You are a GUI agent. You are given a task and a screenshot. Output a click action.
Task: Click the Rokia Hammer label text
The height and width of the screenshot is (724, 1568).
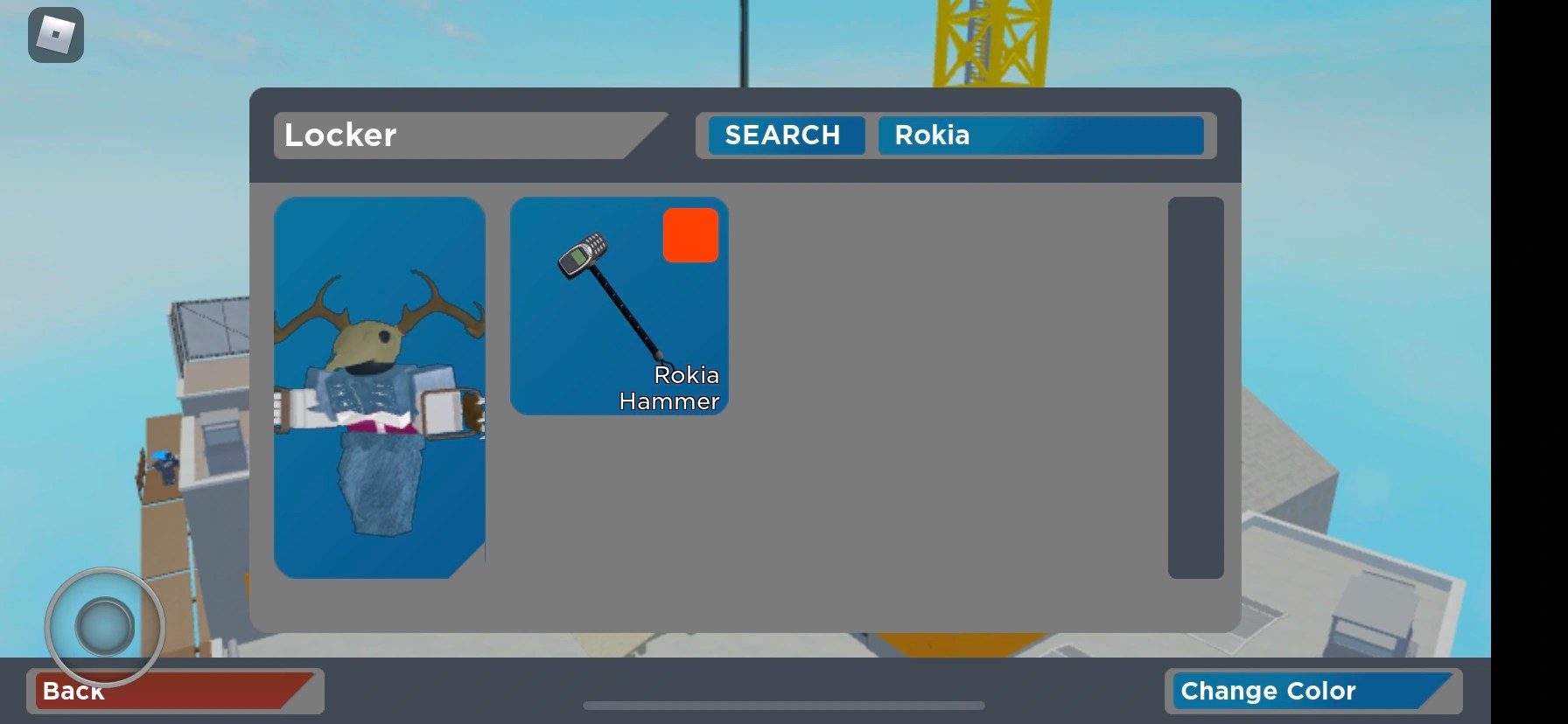[x=668, y=388]
